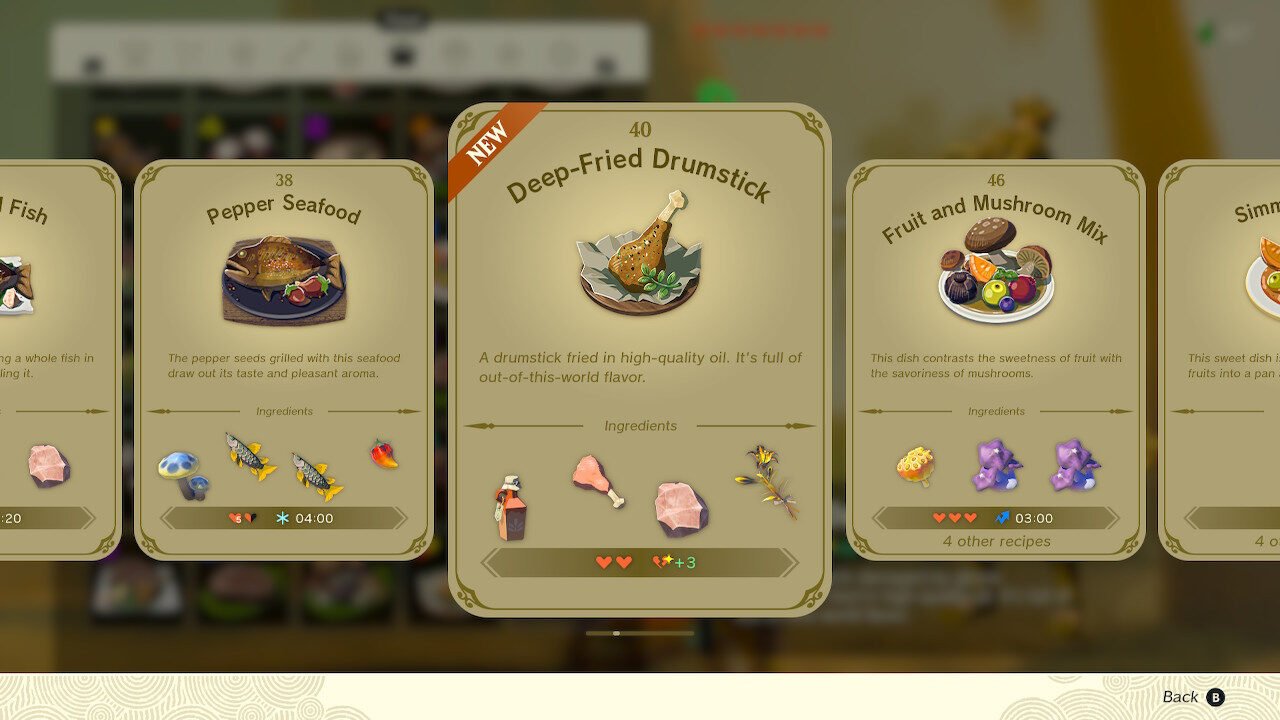The width and height of the screenshot is (1280, 720).
Task: Choose the Pepper Seafood recipe card
Action: click(x=284, y=360)
